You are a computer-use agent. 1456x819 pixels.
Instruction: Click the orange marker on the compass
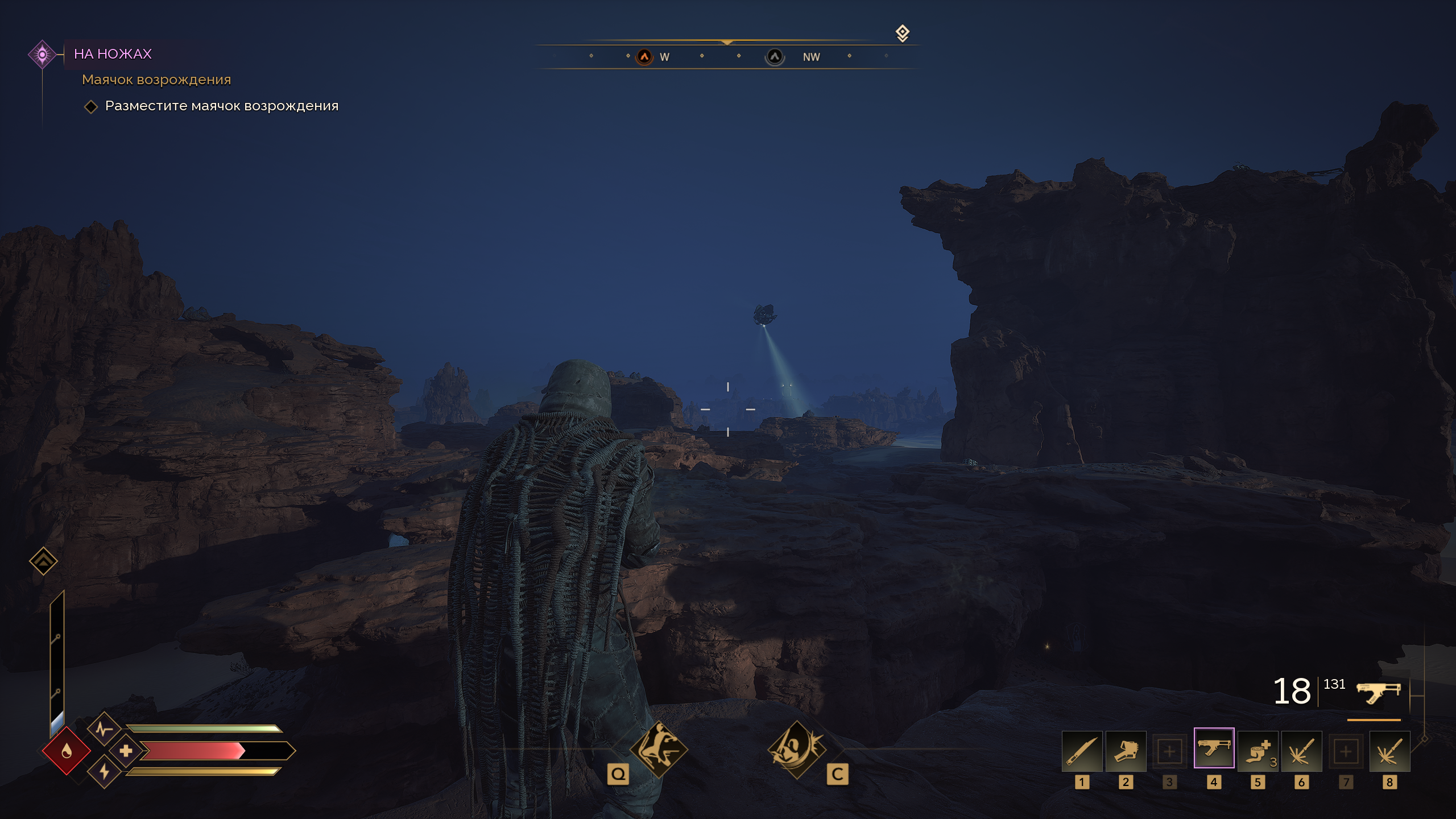pos(644,57)
